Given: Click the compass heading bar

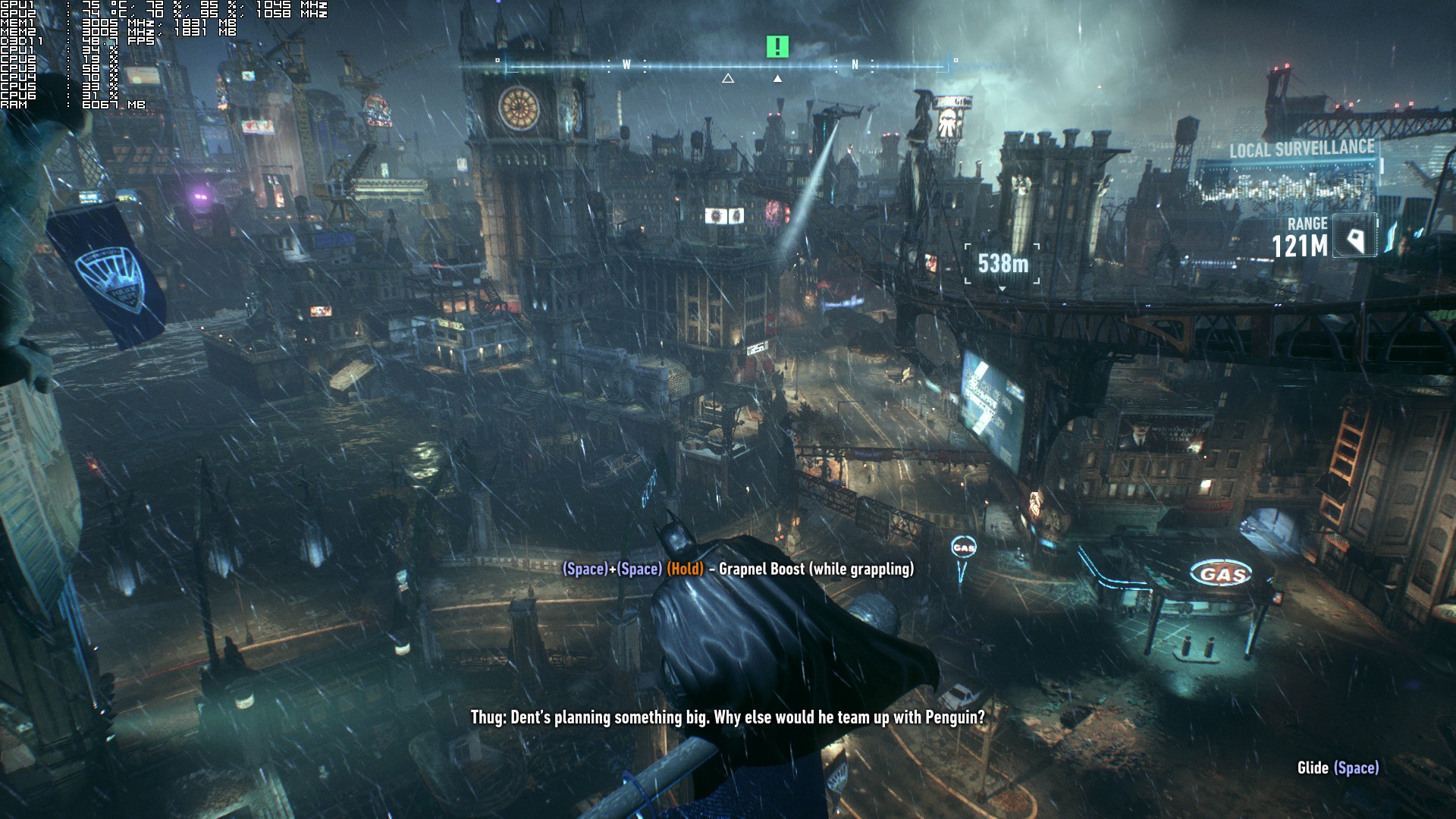Looking at the screenshot, I should (x=726, y=67).
